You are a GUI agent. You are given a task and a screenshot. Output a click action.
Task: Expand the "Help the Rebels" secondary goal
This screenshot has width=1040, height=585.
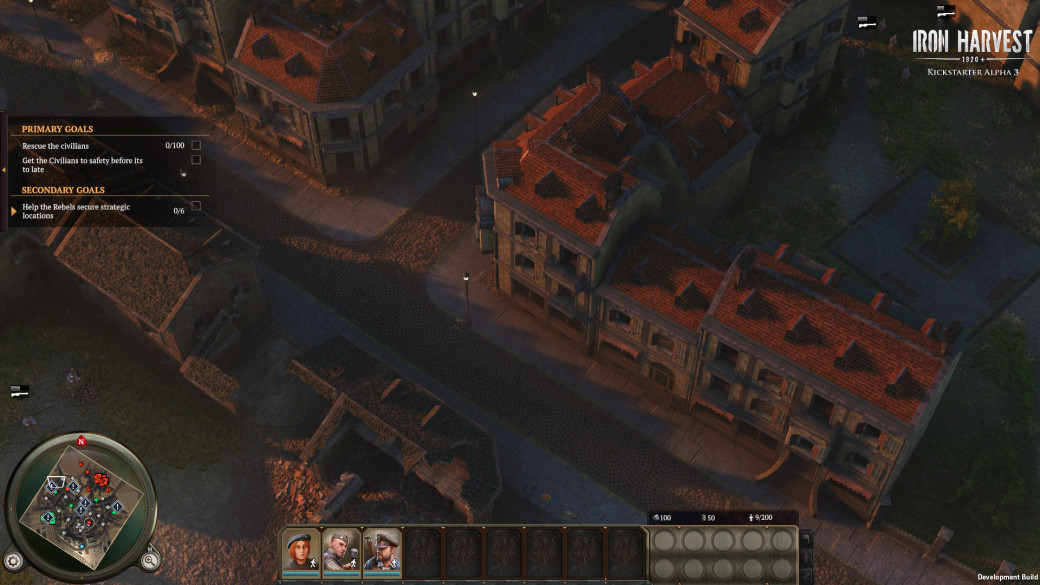click(x=14, y=211)
